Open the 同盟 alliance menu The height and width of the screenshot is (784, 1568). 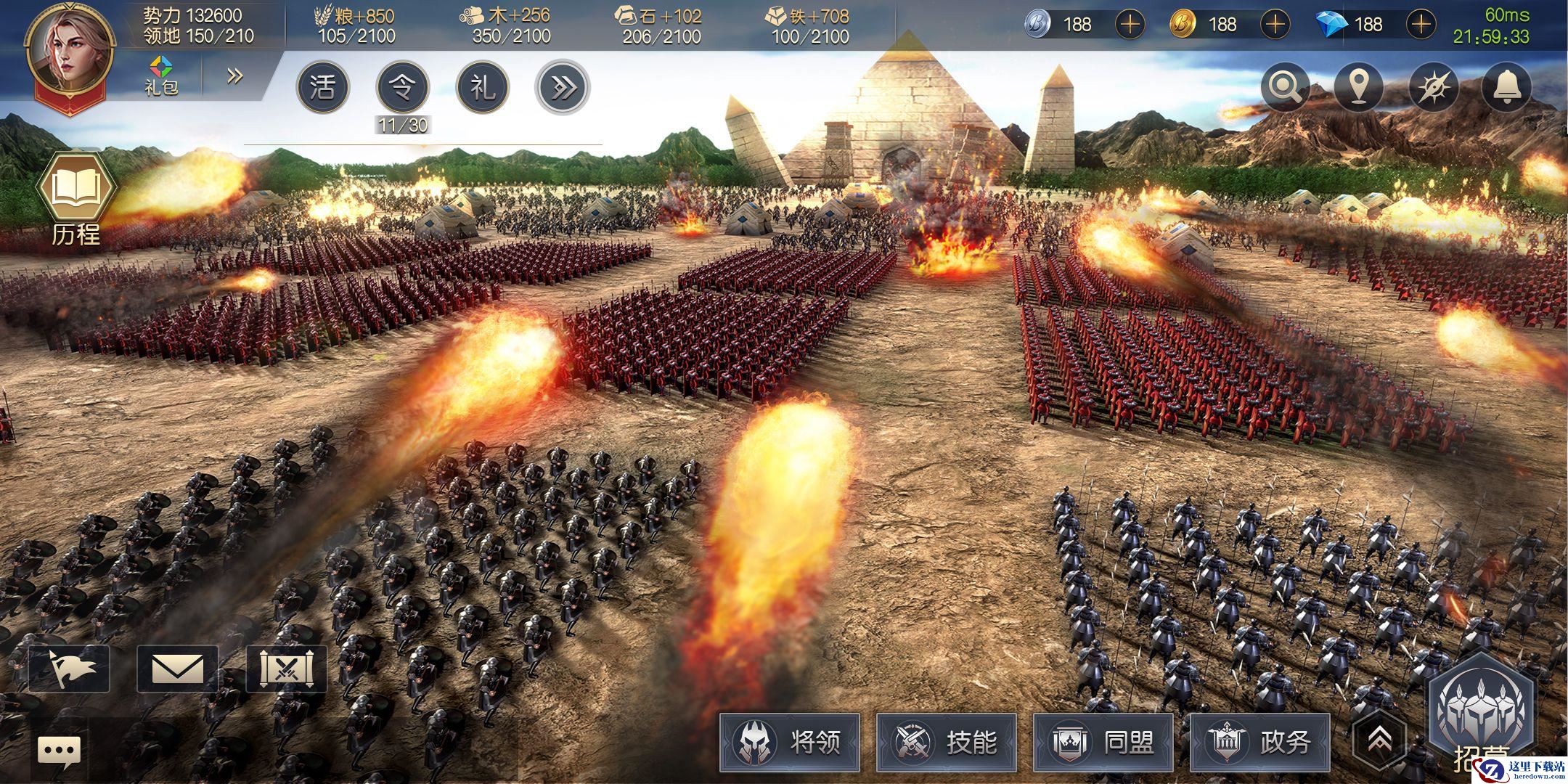(x=1103, y=741)
